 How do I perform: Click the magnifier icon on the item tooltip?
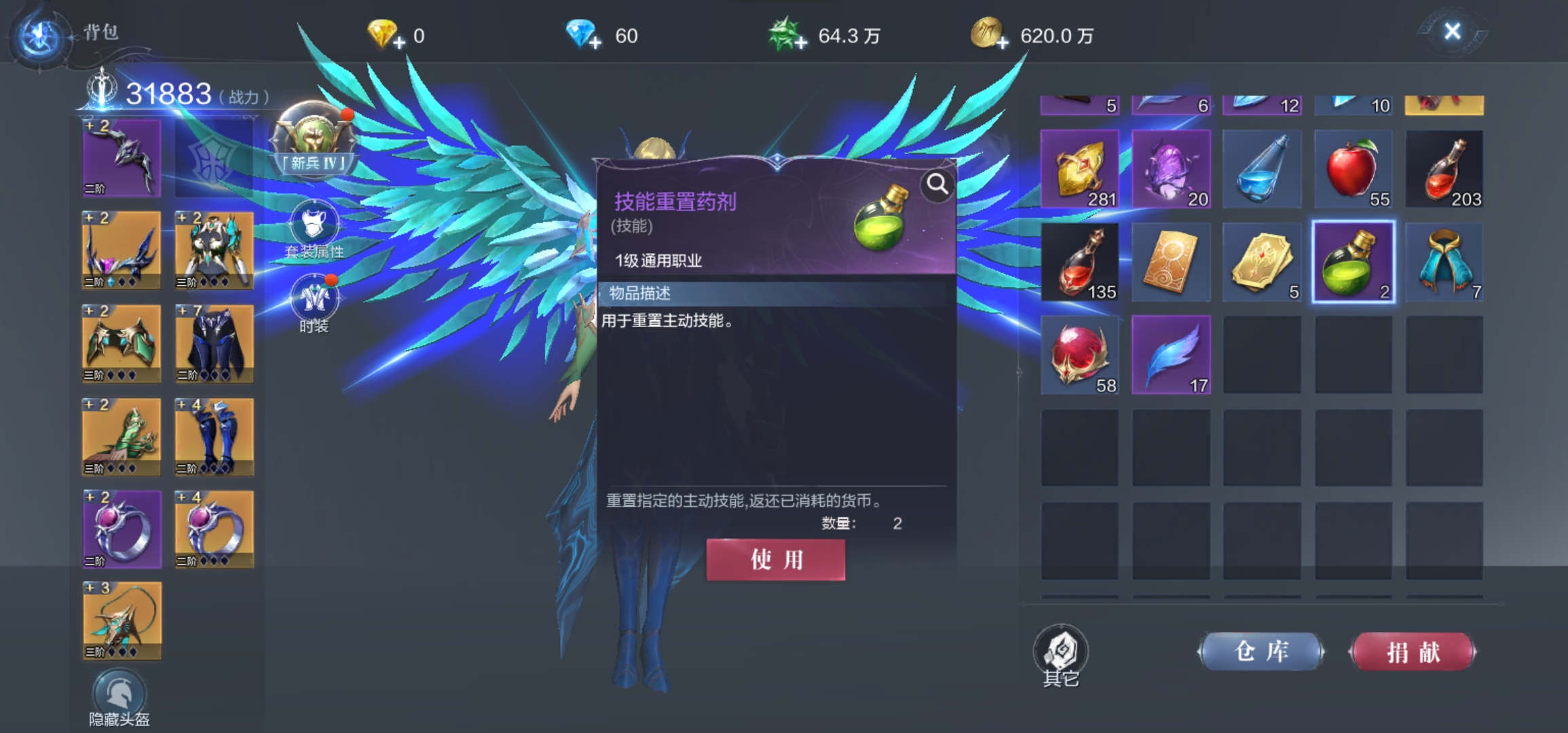click(x=937, y=184)
